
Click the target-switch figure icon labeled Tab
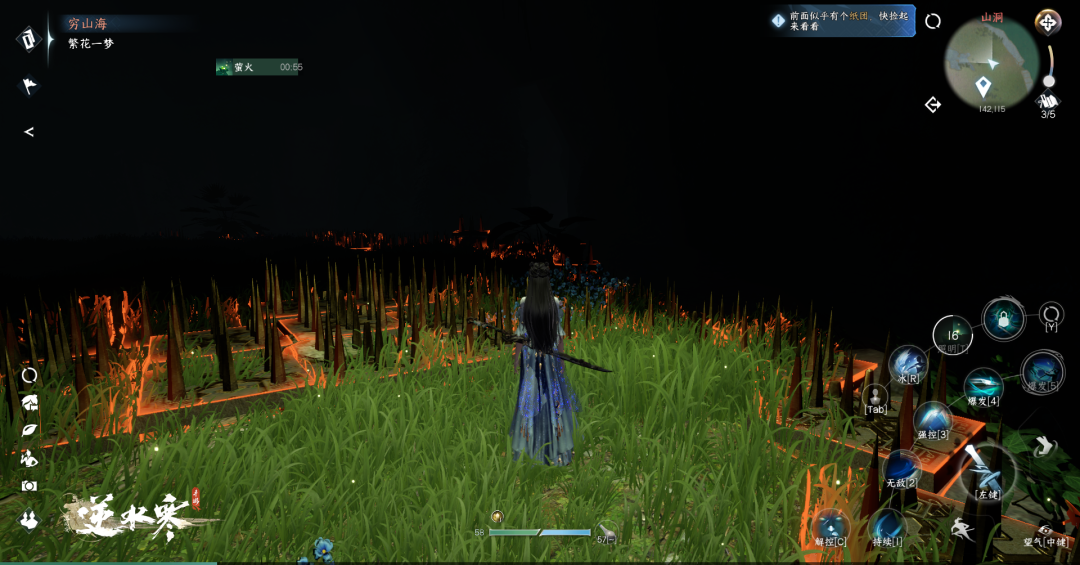click(x=875, y=397)
